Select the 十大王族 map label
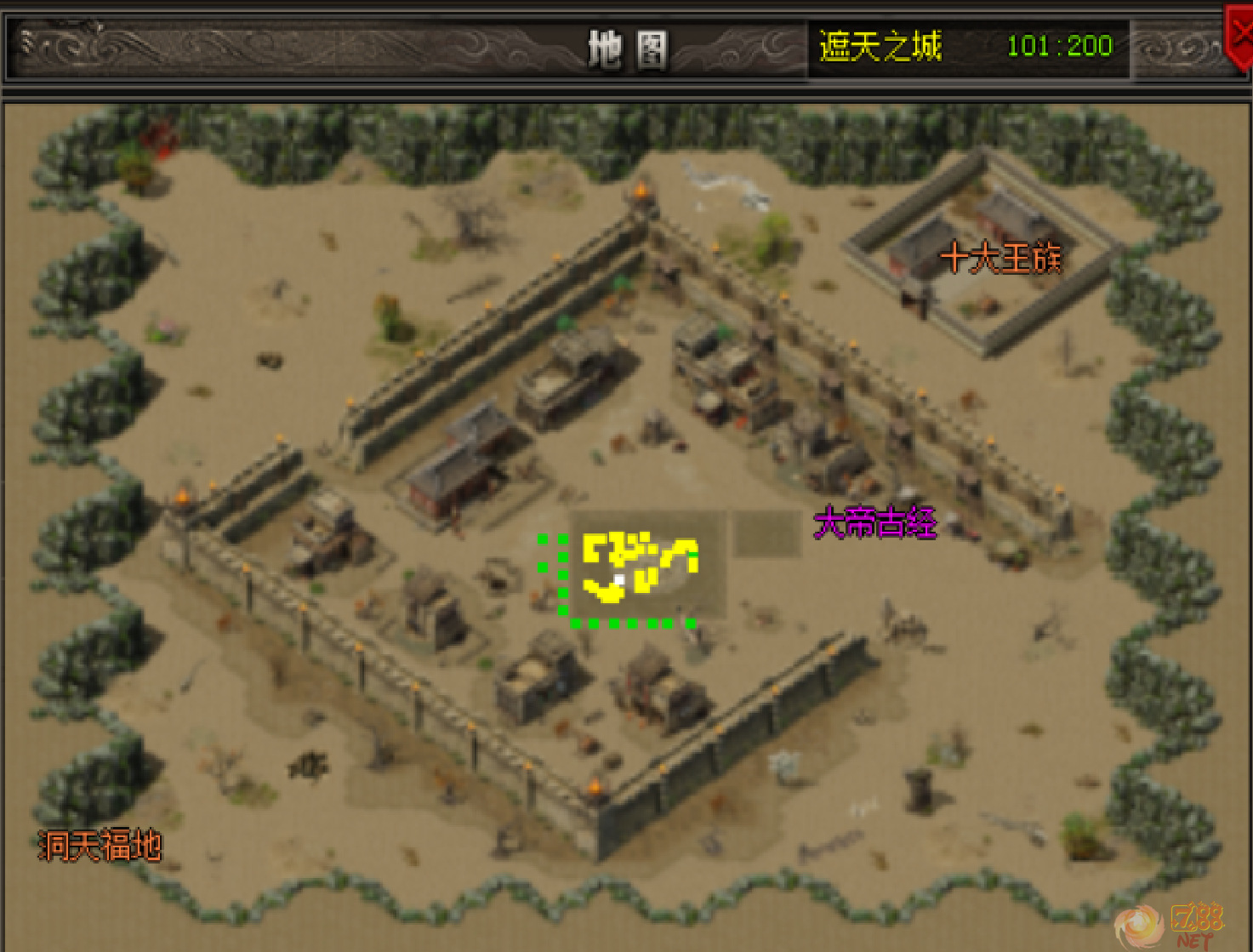The height and width of the screenshot is (952, 1253). pyautogui.click(x=1004, y=257)
